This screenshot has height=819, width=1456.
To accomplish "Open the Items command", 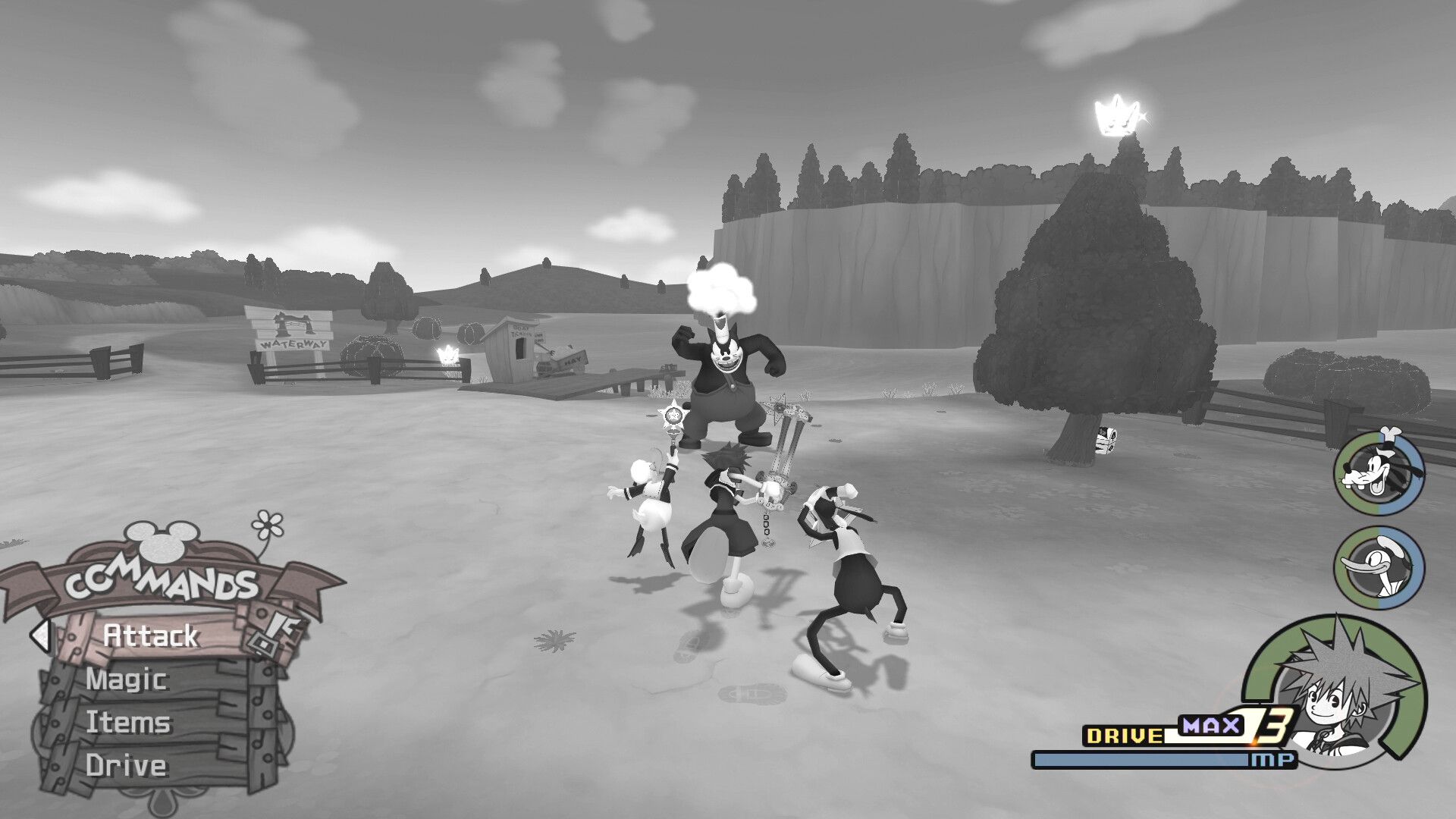I will coord(129,723).
